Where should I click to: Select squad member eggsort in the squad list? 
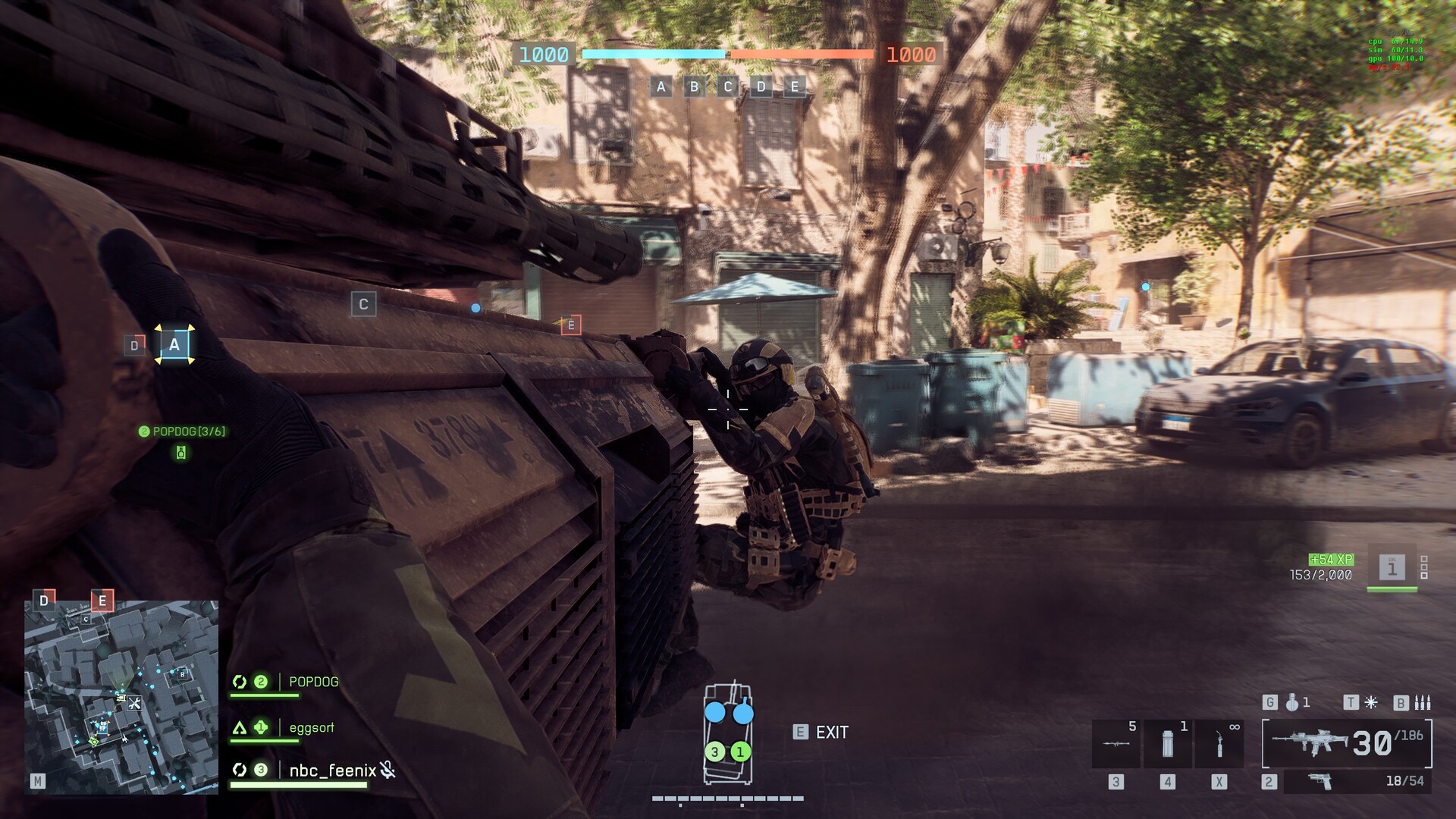click(311, 728)
